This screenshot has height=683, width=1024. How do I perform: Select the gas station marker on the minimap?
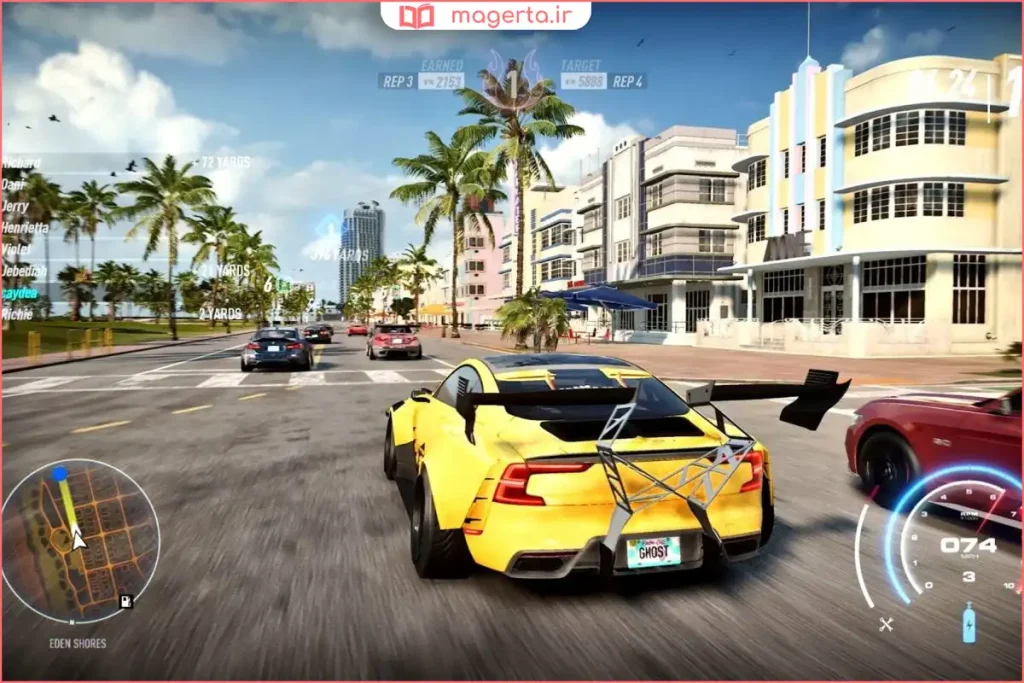pyautogui.click(x=125, y=601)
